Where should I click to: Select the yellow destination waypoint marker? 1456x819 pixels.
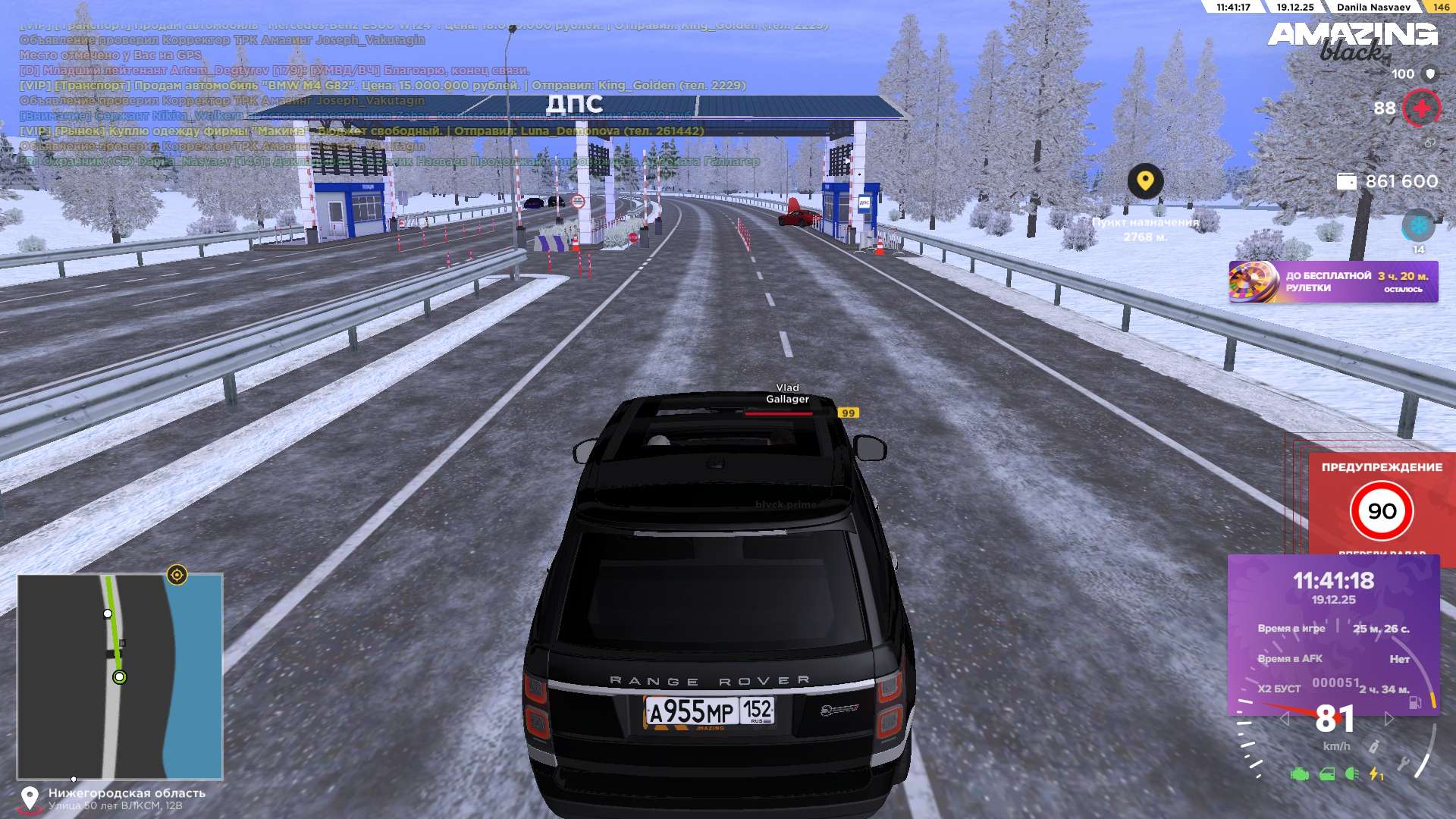[1145, 181]
